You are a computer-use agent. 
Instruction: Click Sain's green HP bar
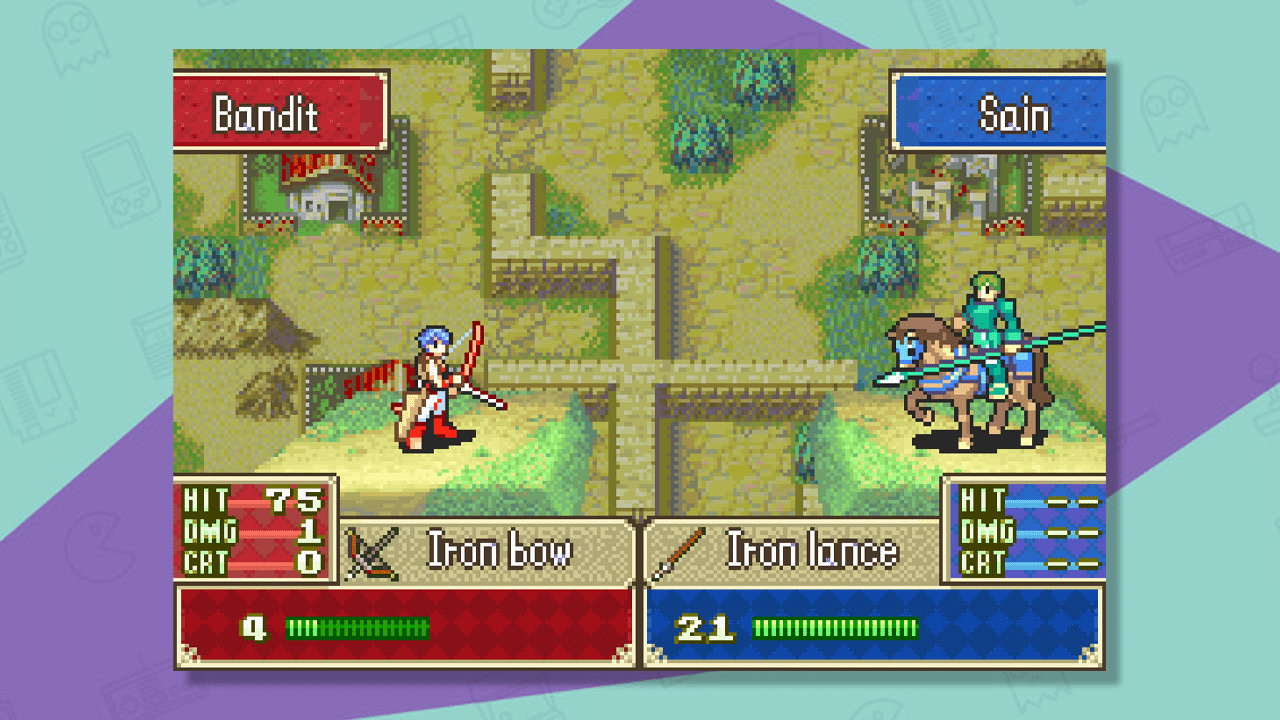tap(833, 628)
